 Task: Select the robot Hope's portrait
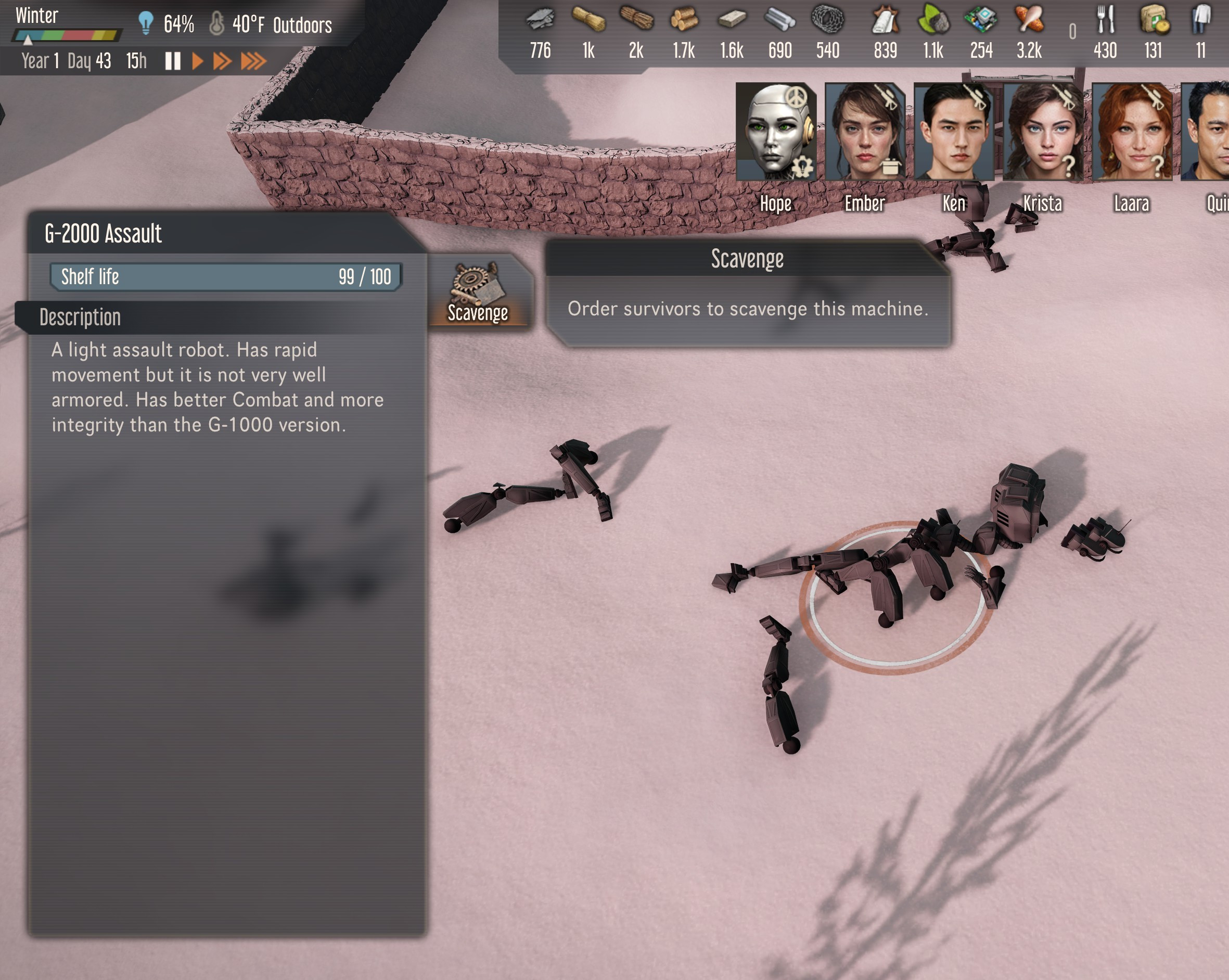[776, 132]
